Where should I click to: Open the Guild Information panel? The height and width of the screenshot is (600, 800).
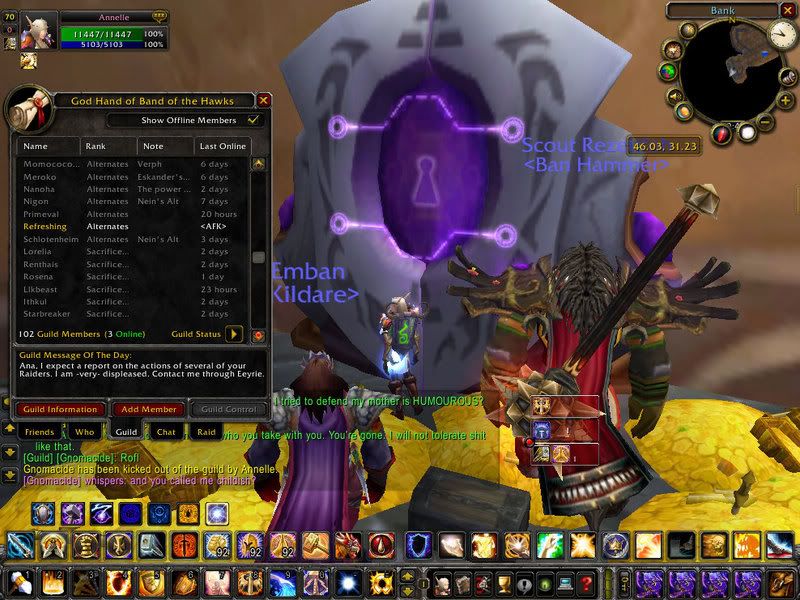[59, 409]
